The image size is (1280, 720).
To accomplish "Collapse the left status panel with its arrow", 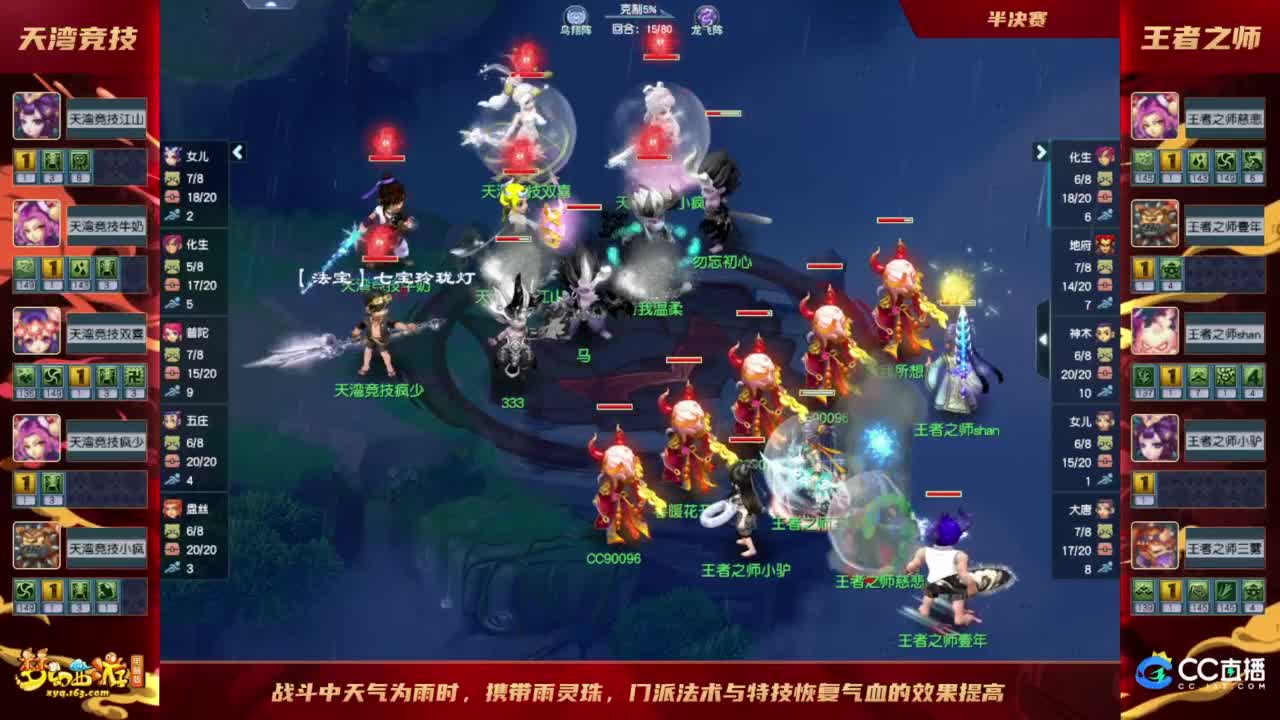I will pos(236,153).
